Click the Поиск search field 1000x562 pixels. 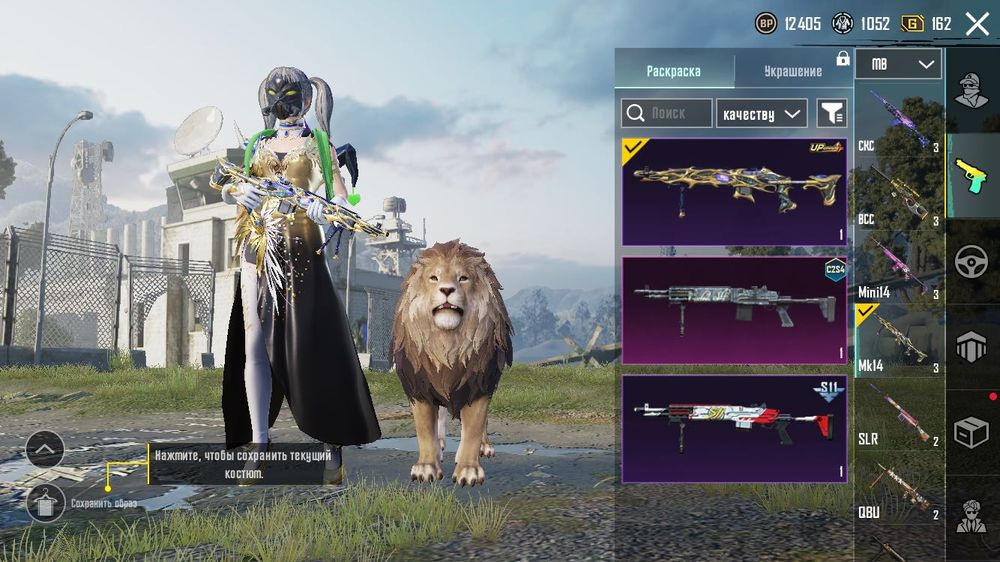(667, 113)
